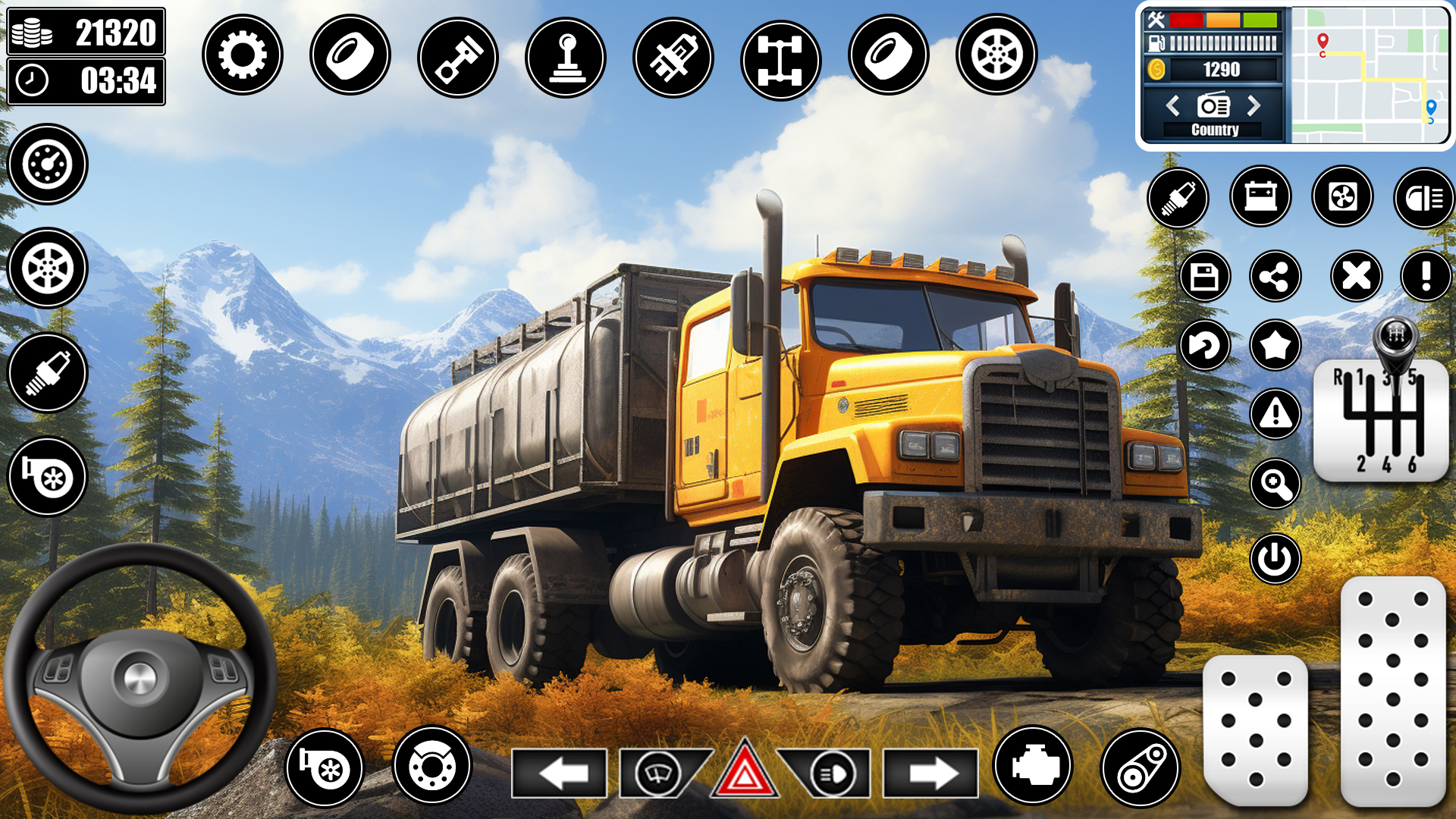Viewport: 1456px width, 819px height.
Task: Click the headlight beam icon on right panel
Action: [x=1423, y=198]
